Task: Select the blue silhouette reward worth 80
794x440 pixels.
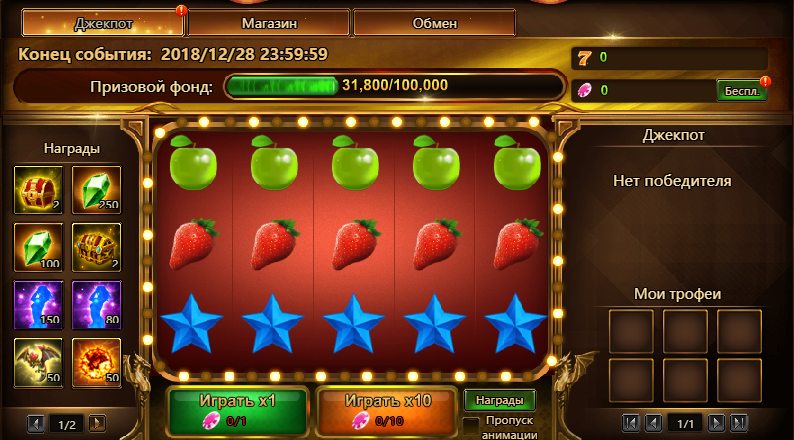Action: [x=97, y=305]
